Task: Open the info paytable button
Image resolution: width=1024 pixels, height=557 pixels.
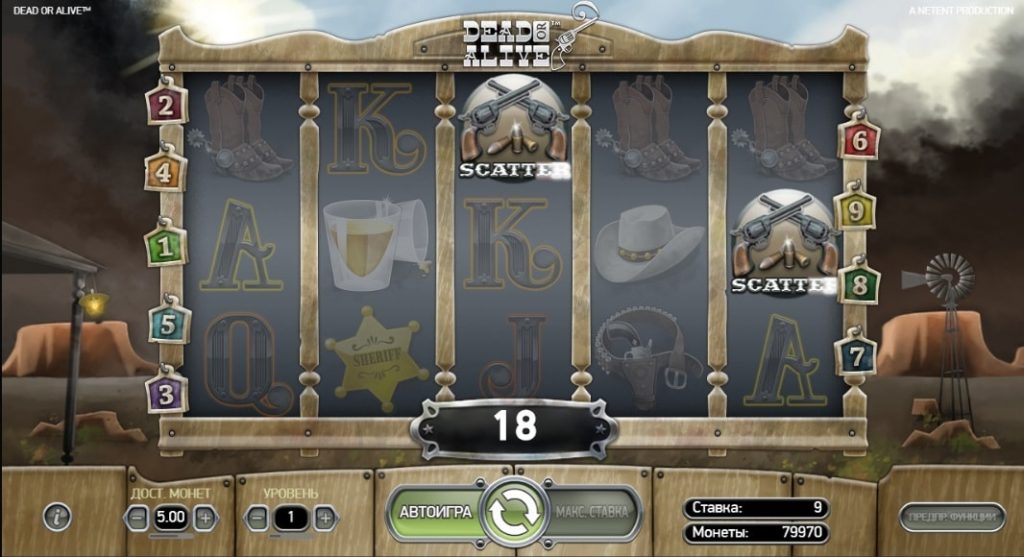Action: click(59, 517)
